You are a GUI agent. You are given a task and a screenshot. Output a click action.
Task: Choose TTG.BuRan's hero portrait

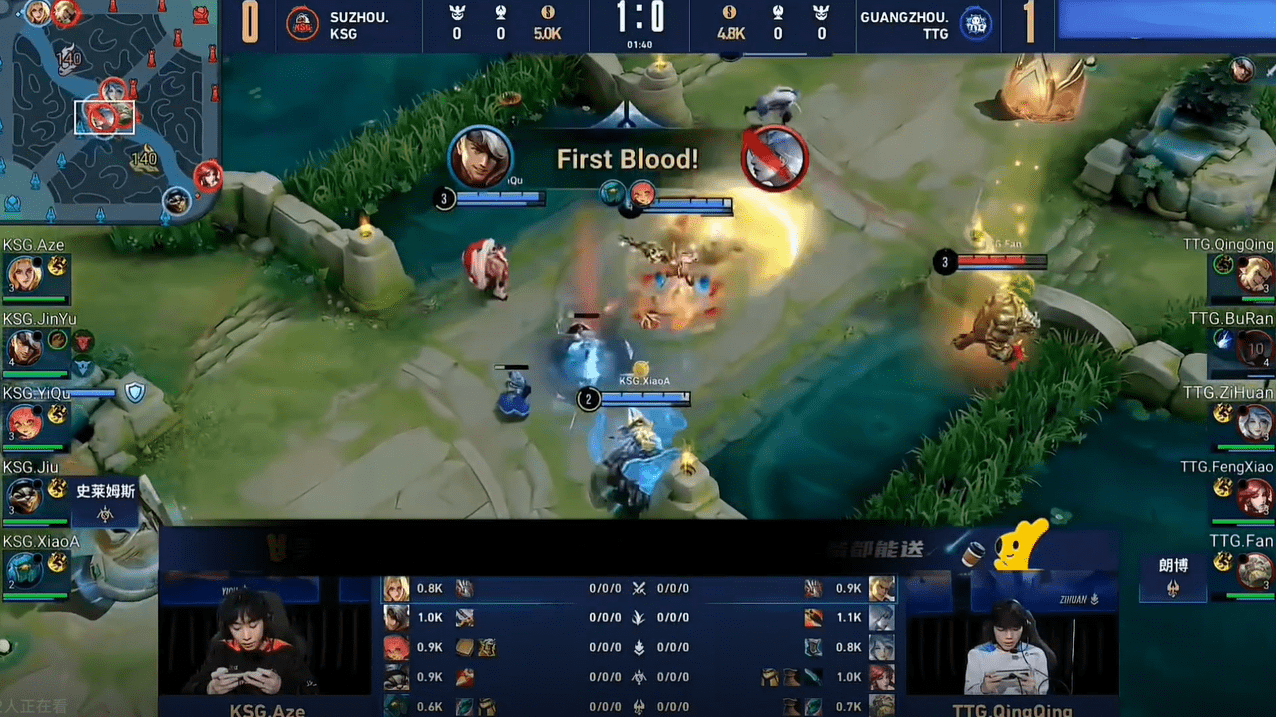click(x=1254, y=348)
